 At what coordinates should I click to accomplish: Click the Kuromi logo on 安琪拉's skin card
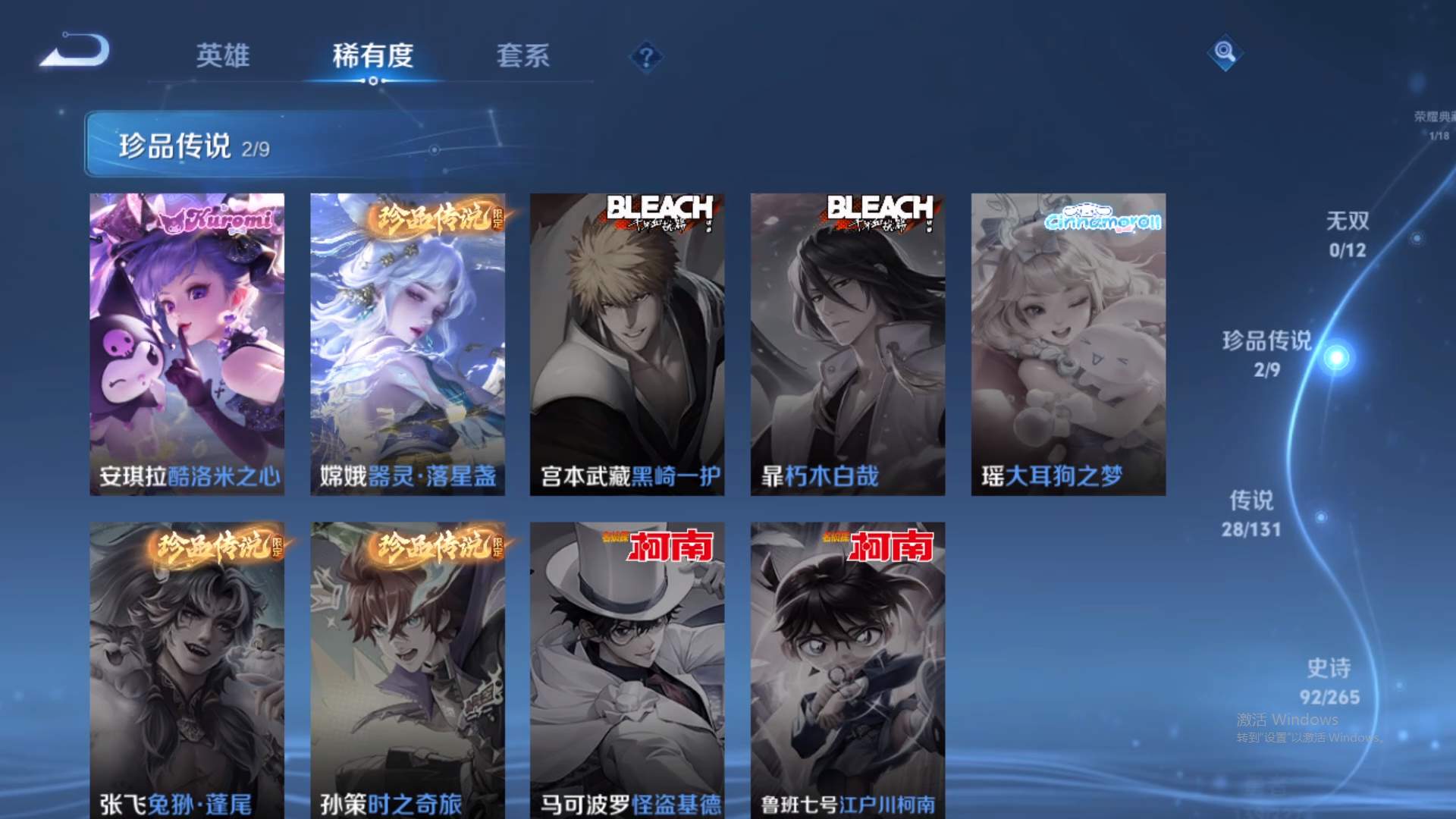218,221
